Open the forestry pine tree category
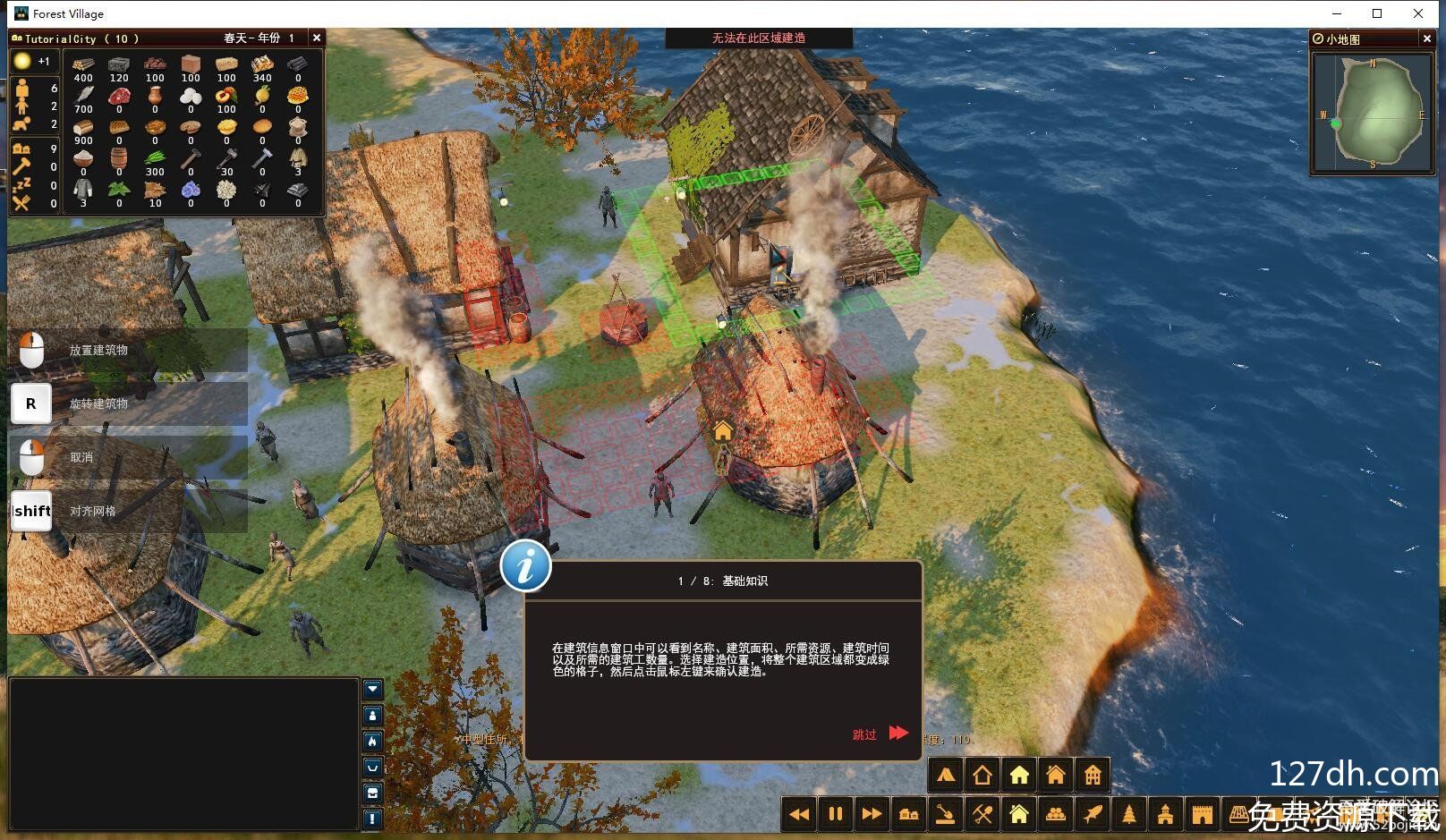The height and width of the screenshot is (840, 1446). click(1129, 814)
